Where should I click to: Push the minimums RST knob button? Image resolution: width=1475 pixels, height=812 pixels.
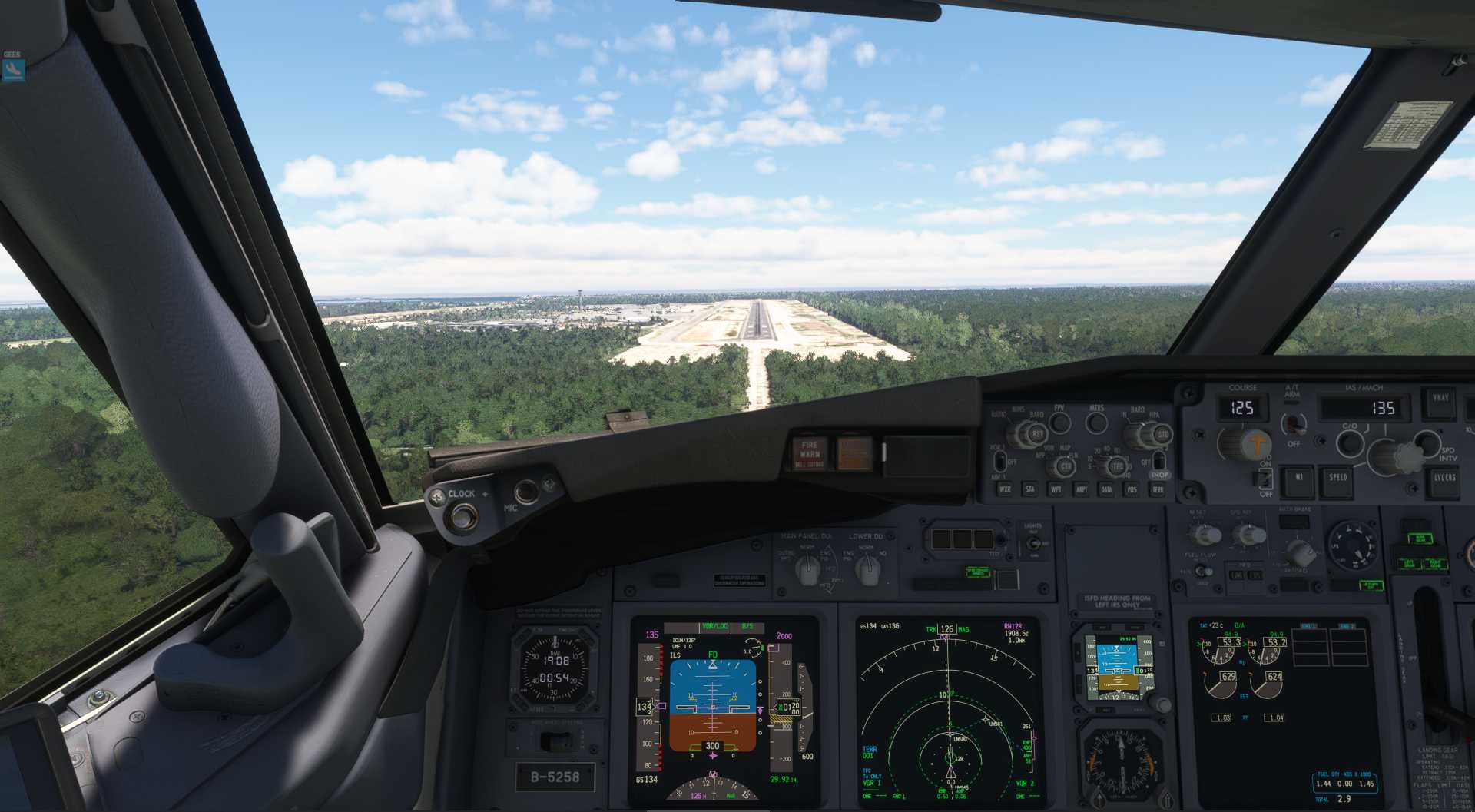click(1037, 435)
